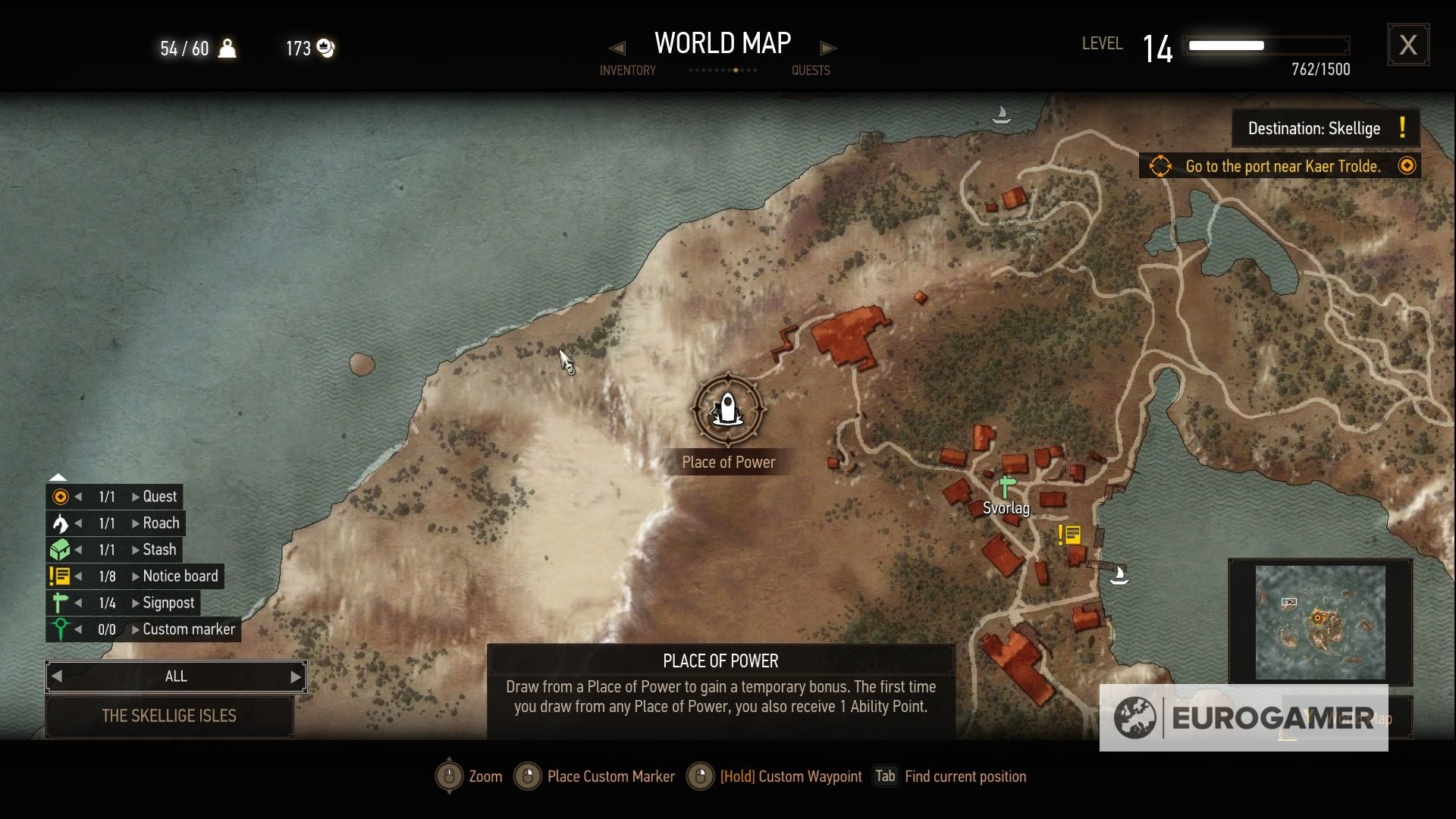Image resolution: width=1456 pixels, height=819 pixels.
Task: Click the right arrow on the ALL filter
Action: coord(295,676)
